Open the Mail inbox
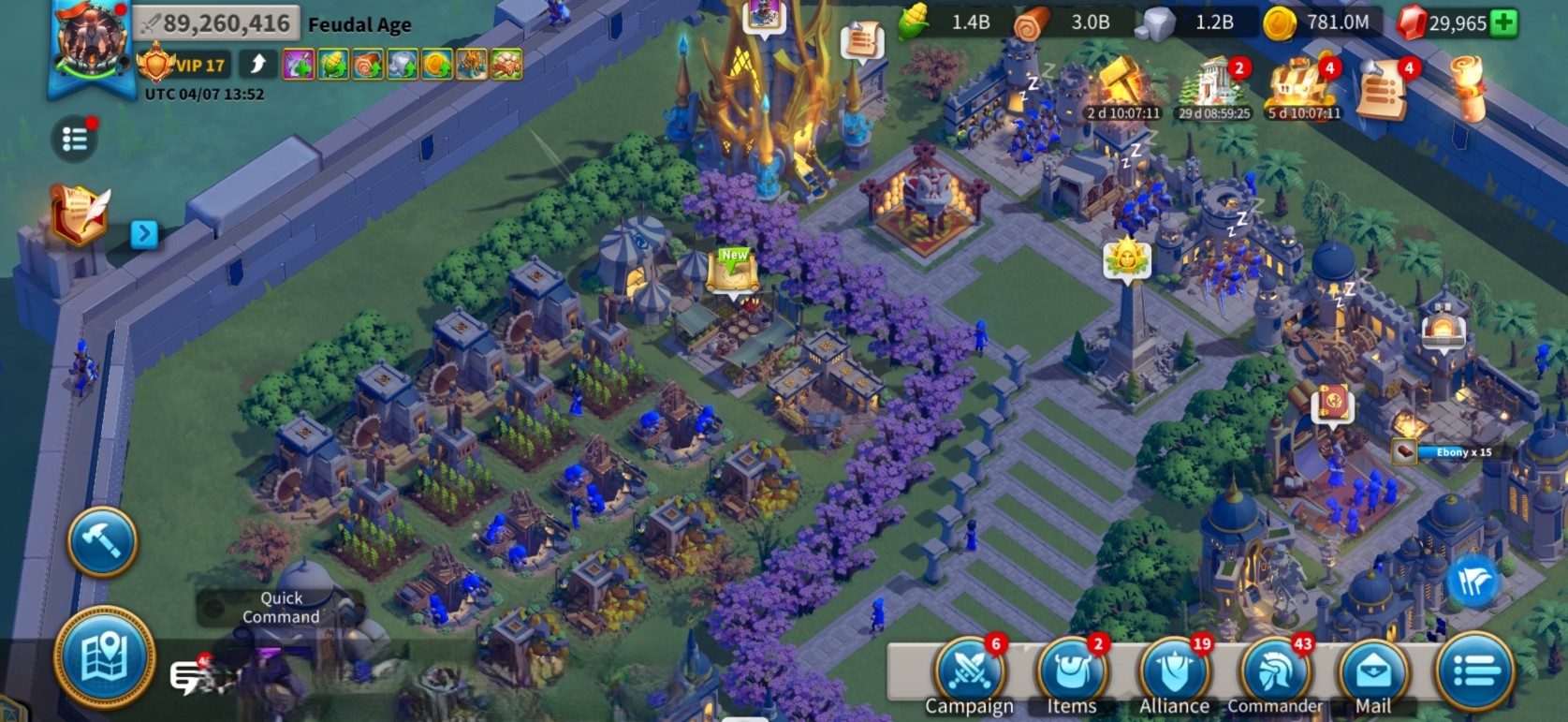1568x722 pixels. point(1373,672)
